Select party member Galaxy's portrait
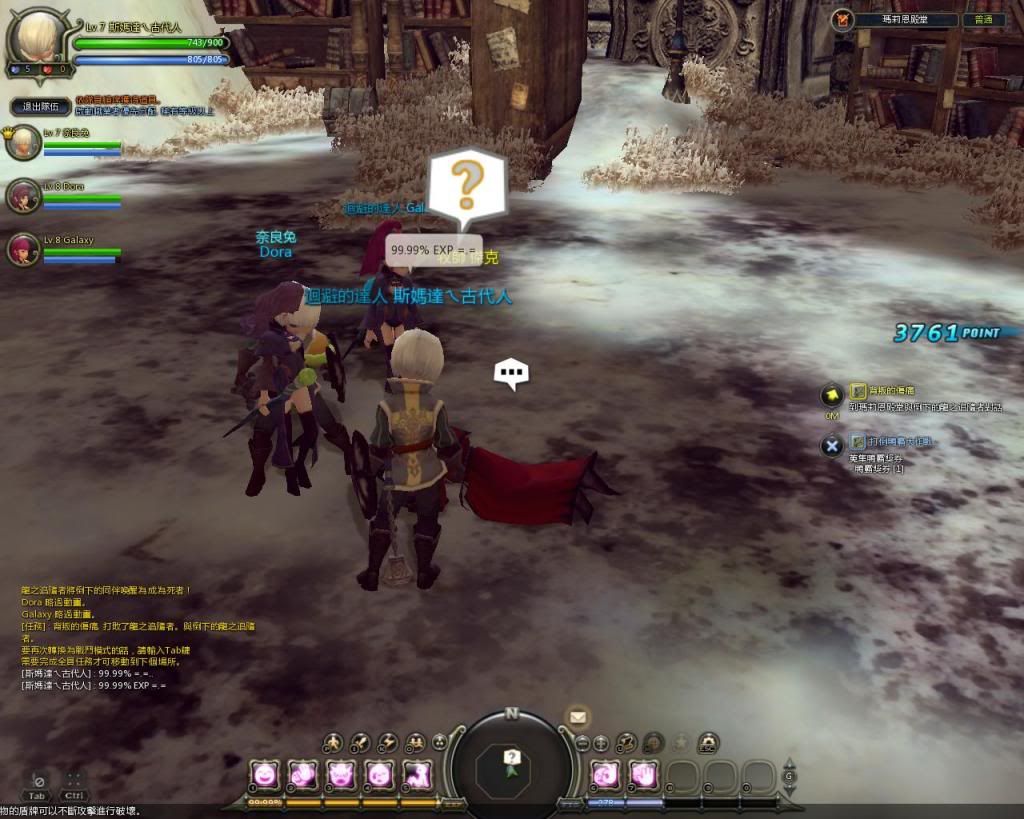This screenshot has width=1024, height=819. pos(22,248)
